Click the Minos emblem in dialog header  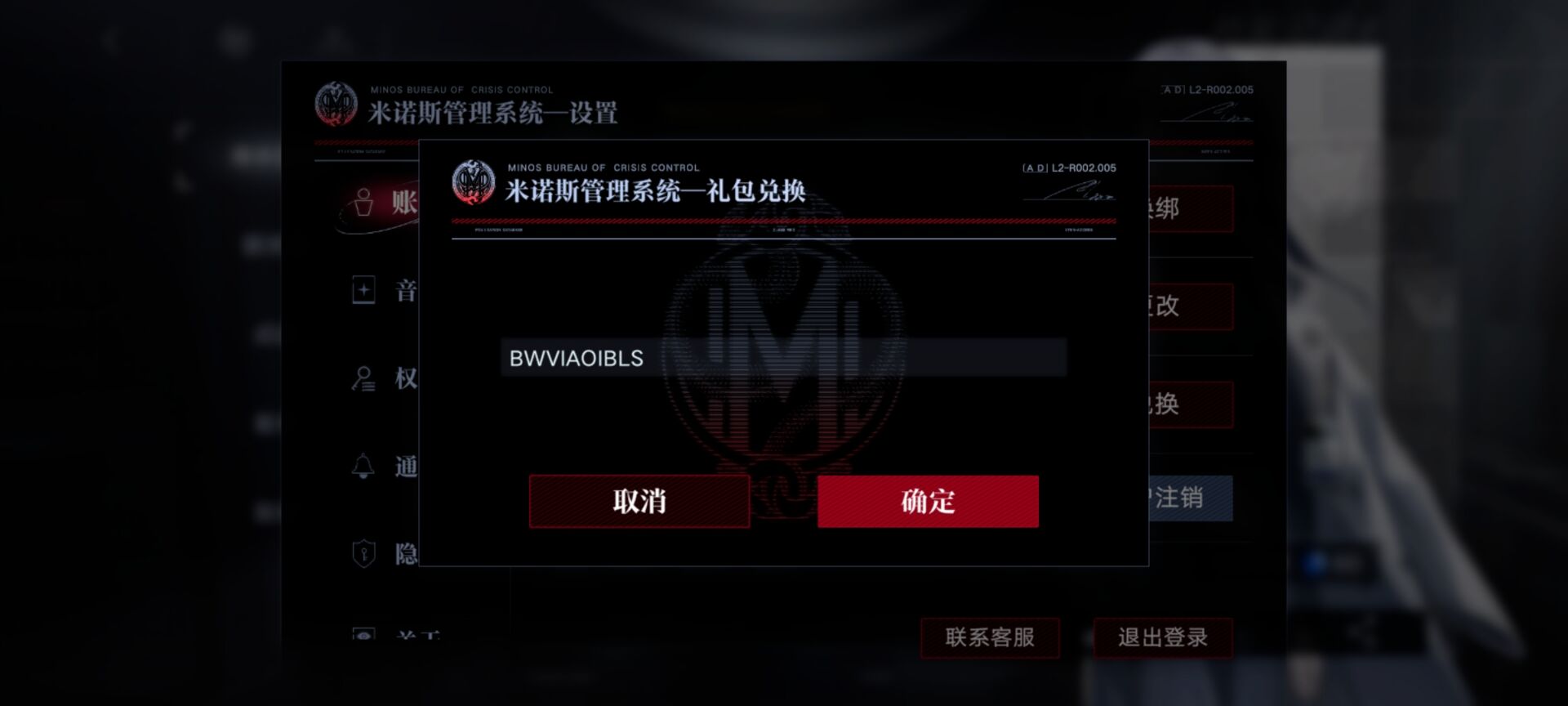tap(472, 181)
